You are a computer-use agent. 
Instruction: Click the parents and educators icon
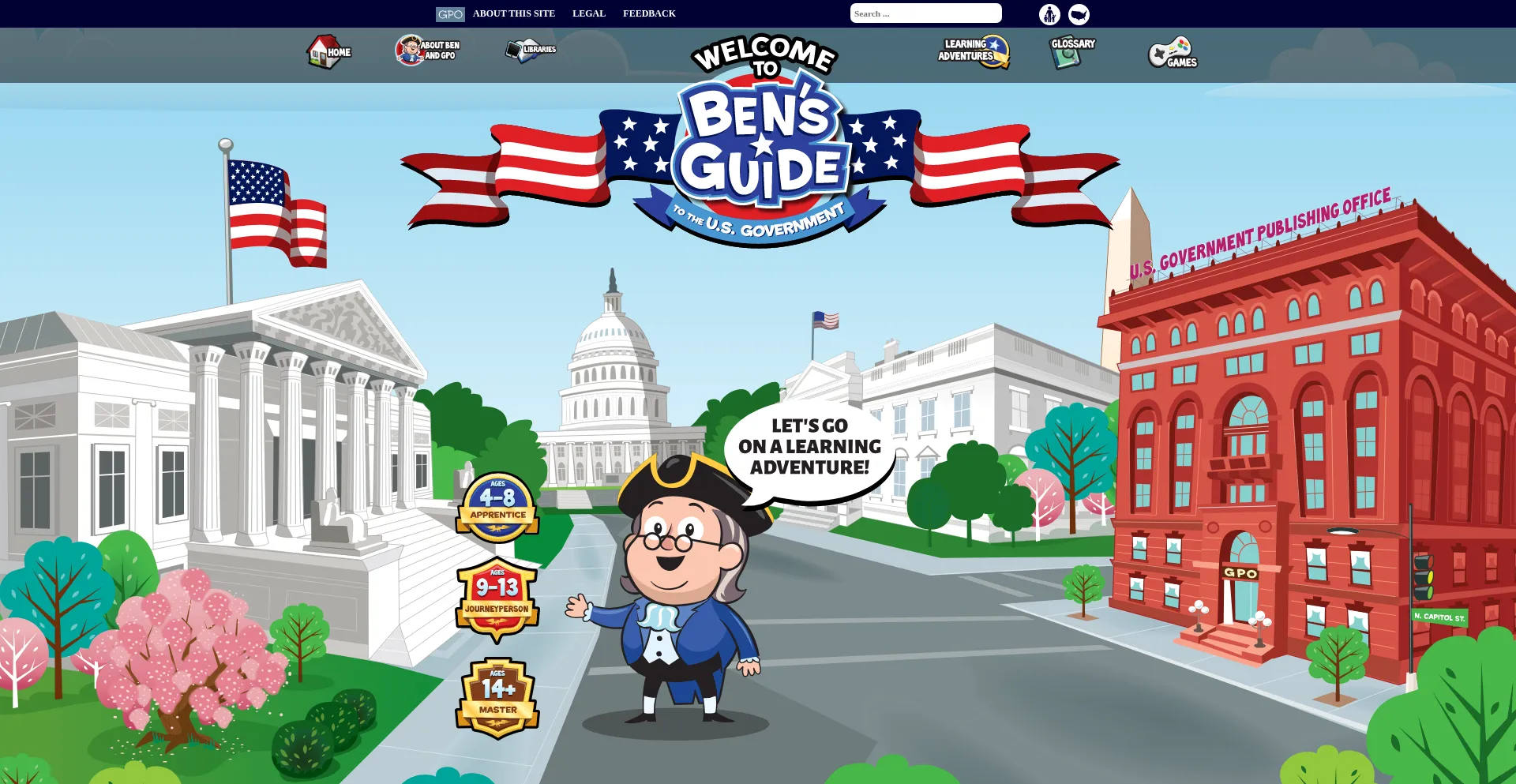(1049, 13)
